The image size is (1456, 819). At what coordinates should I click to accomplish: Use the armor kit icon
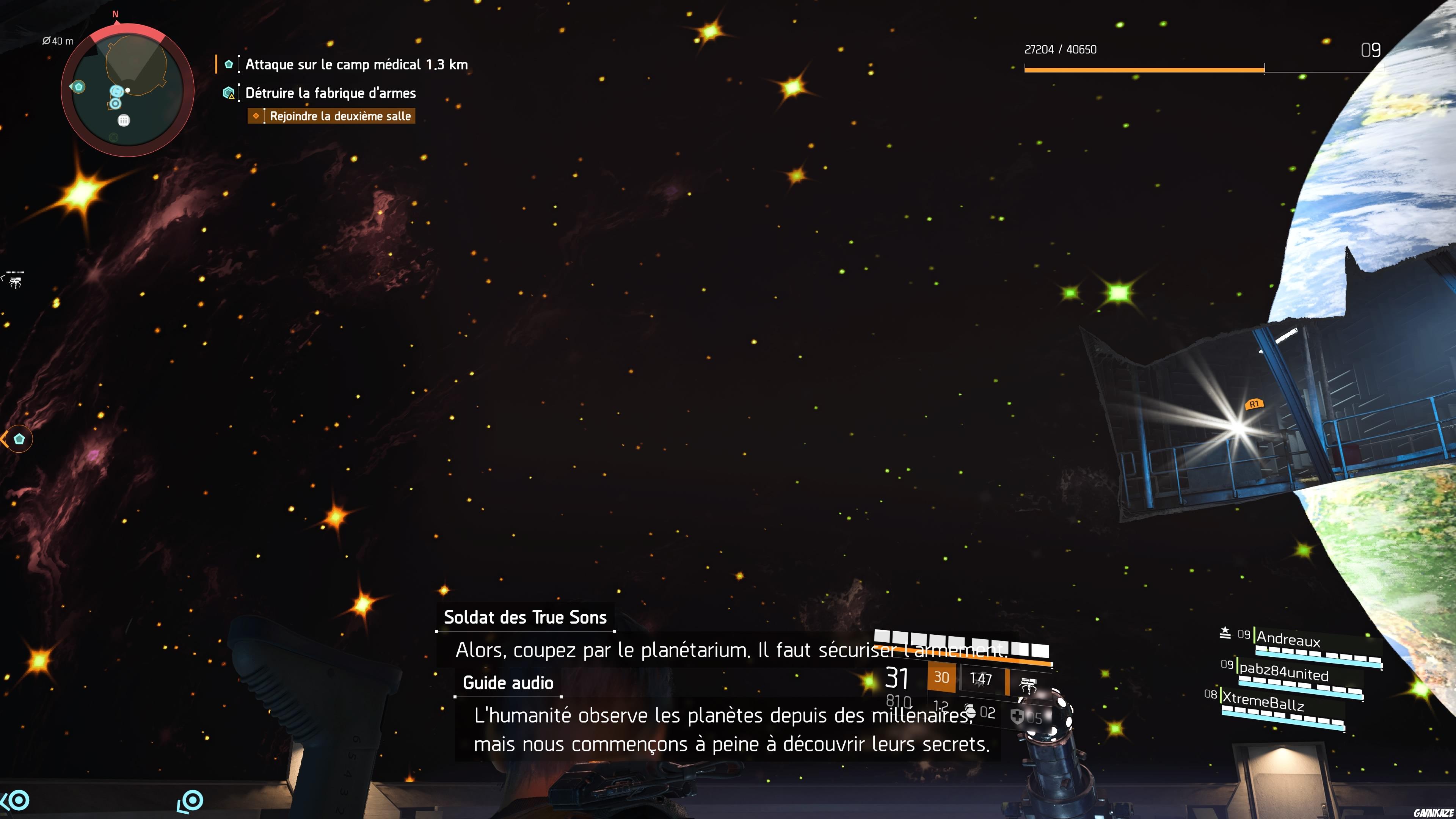point(1017,717)
